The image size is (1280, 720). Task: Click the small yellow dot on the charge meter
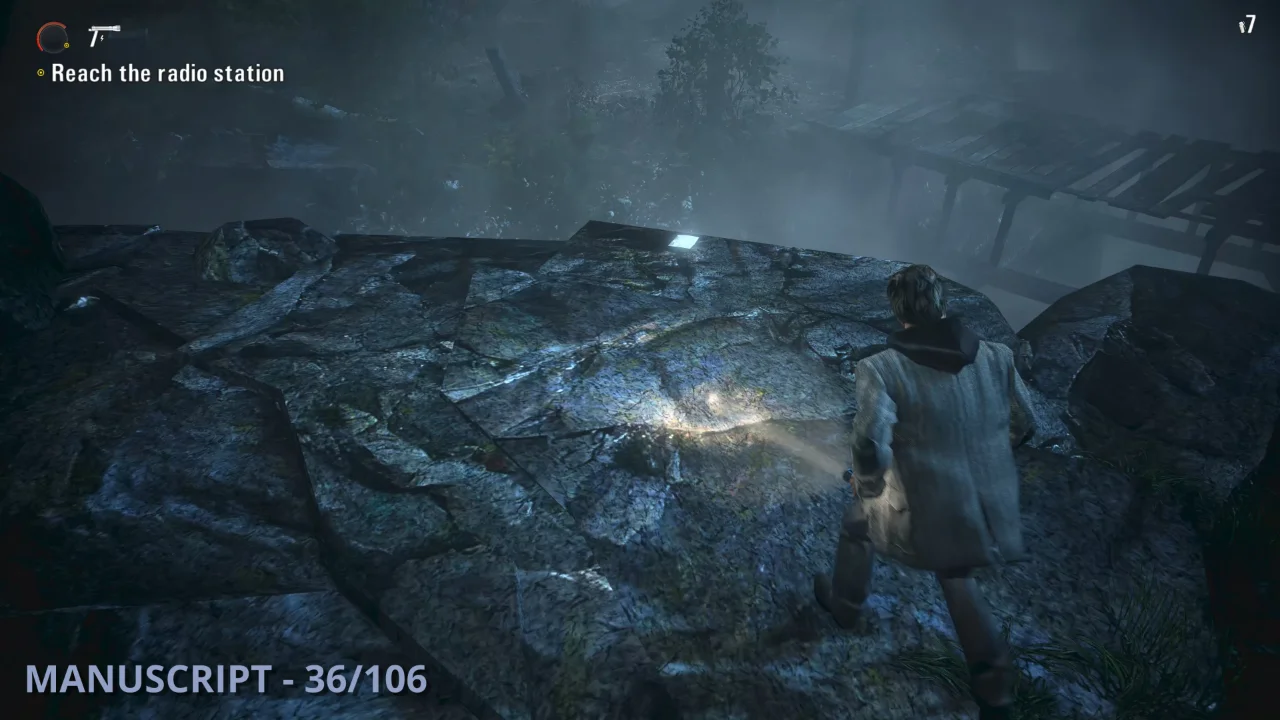(66, 45)
